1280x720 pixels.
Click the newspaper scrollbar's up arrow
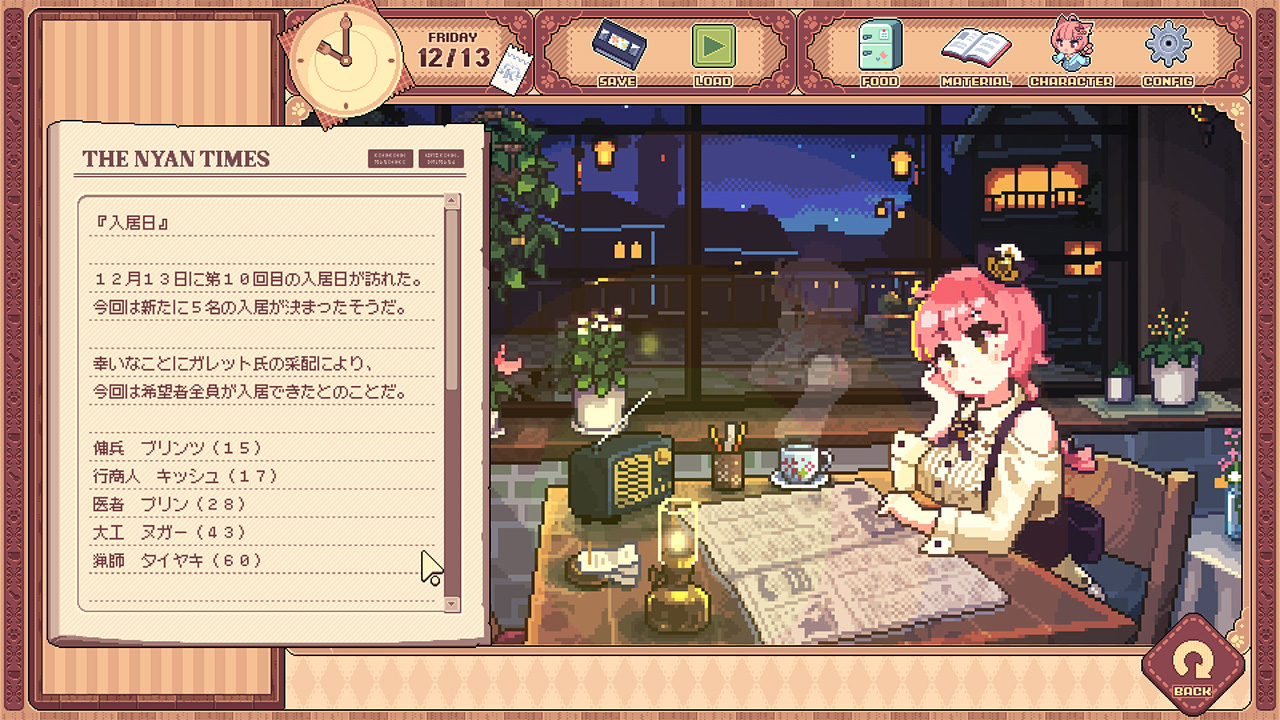[x=452, y=201]
